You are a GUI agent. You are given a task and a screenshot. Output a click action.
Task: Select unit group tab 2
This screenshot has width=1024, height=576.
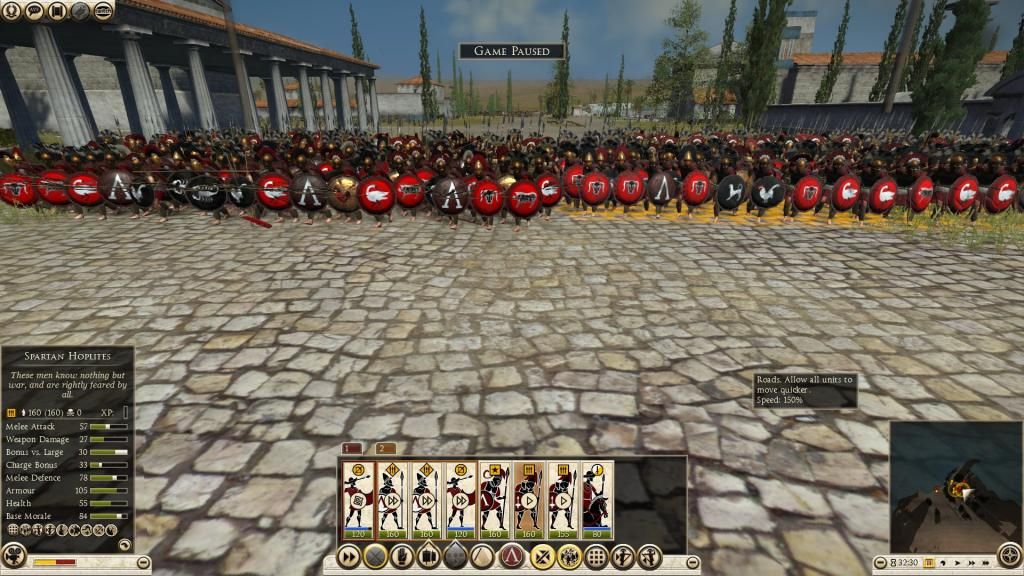pos(386,448)
